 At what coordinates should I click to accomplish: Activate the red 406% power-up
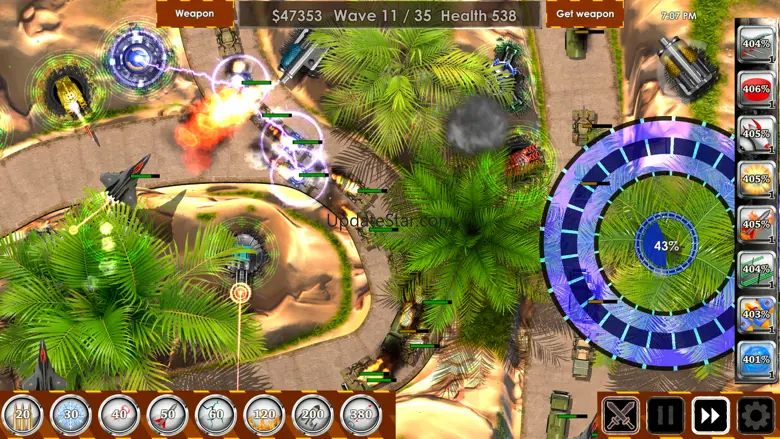tap(756, 90)
